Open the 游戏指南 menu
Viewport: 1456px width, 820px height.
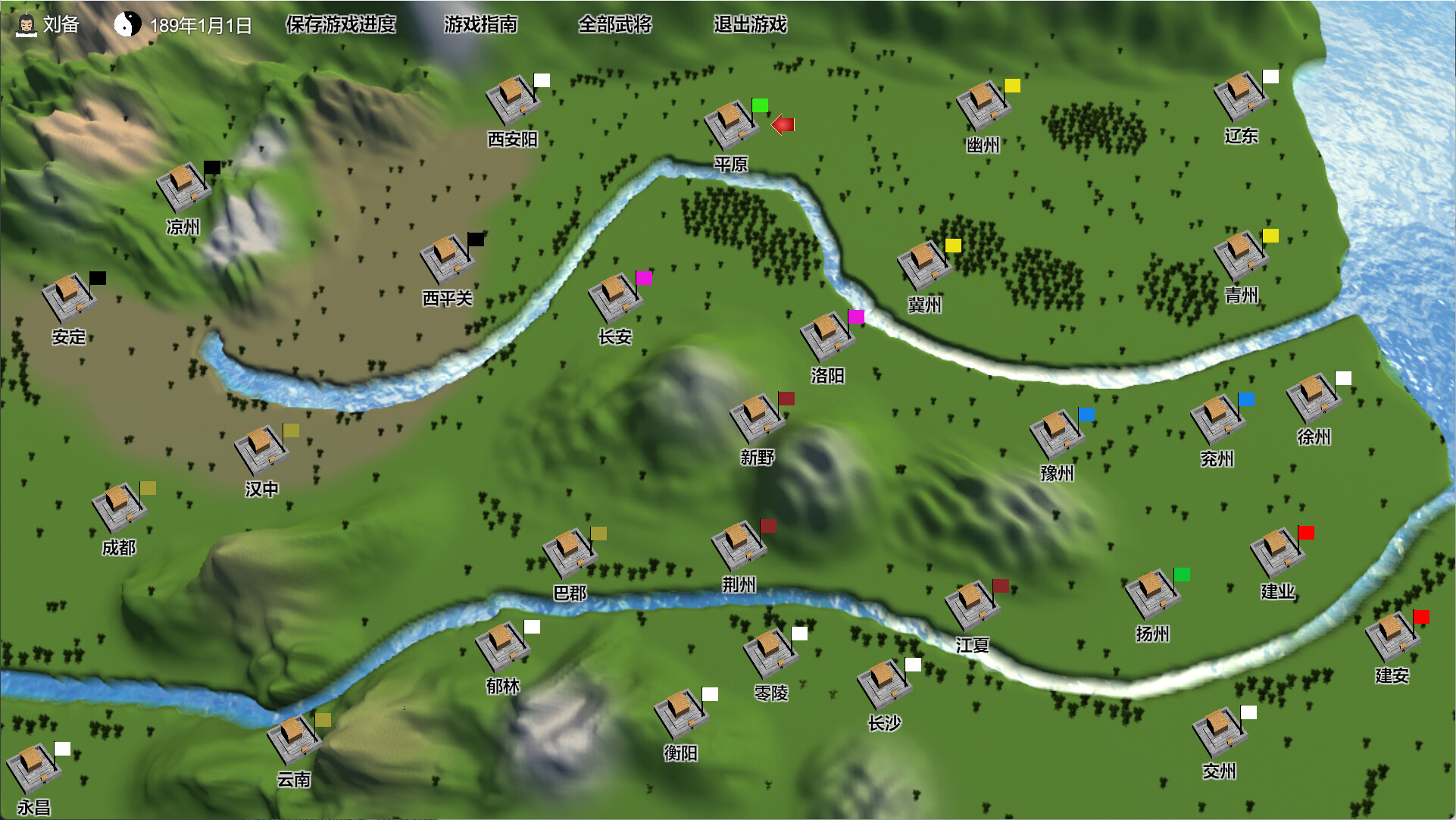tap(481, 25)
